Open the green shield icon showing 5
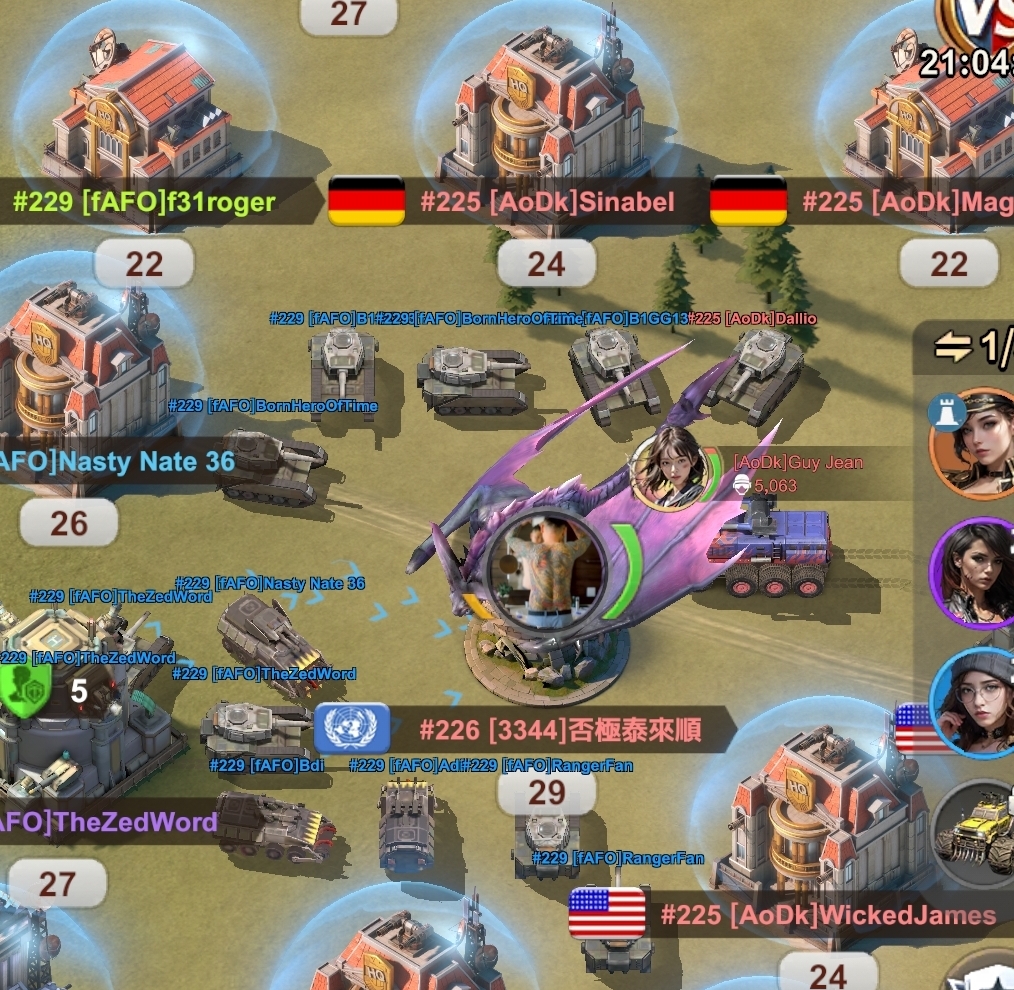The width and height of the screenshot is (1014, 990). [x=22, y=688]
